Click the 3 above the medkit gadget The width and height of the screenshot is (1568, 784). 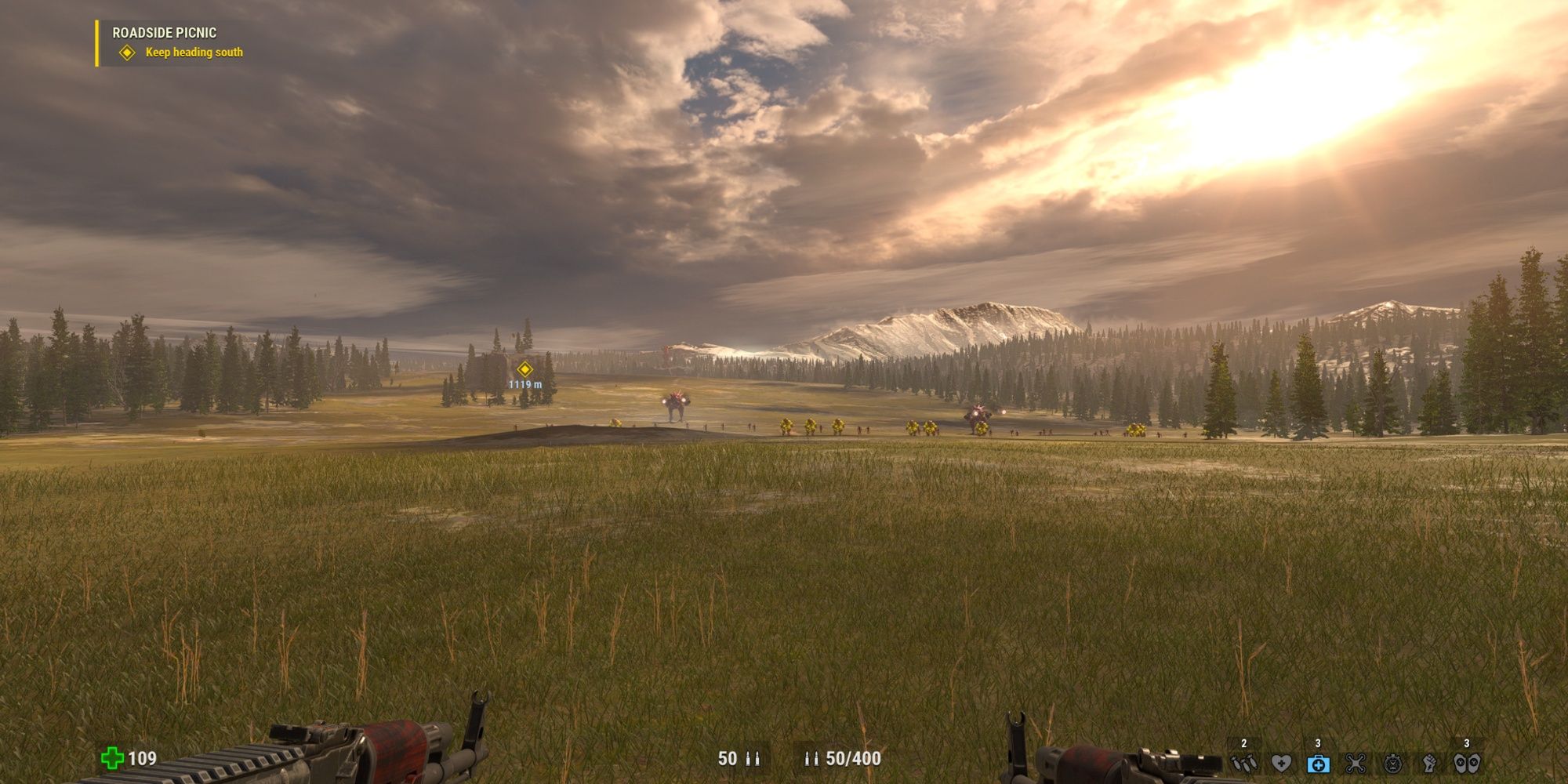click(x=1318, y=742)
